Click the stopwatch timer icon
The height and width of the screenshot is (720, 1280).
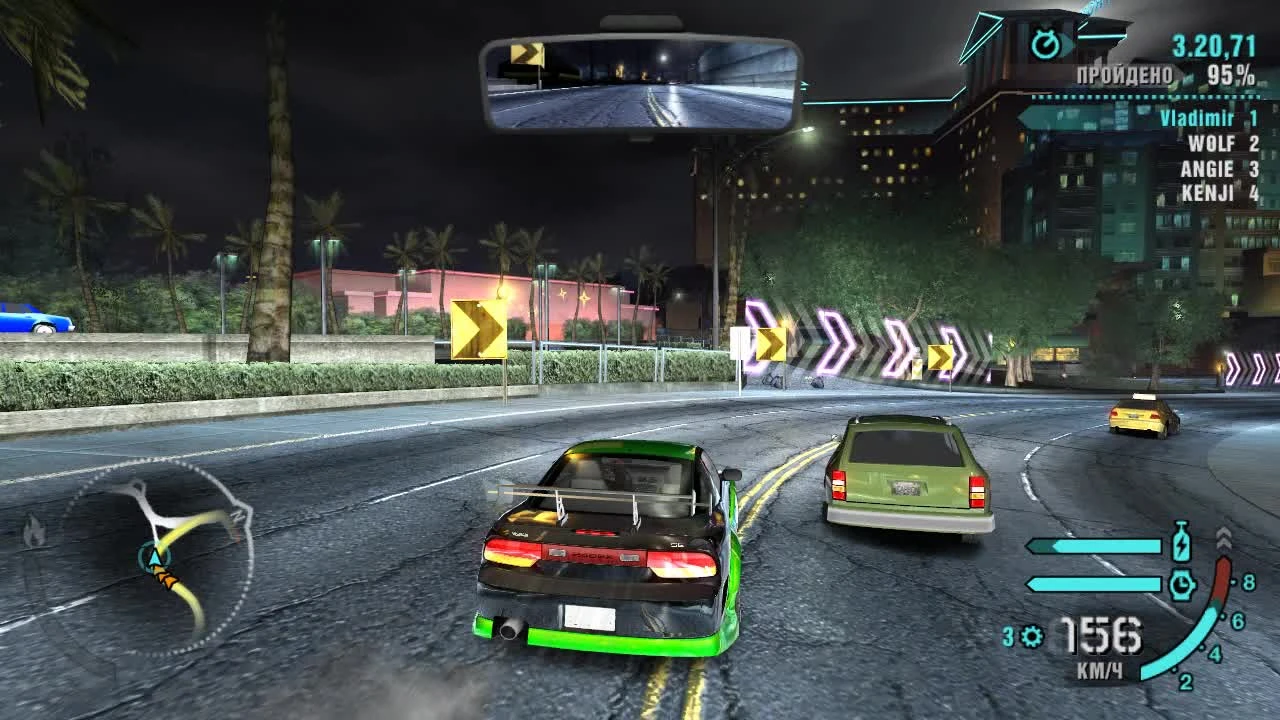click(x=1046, y=42)
